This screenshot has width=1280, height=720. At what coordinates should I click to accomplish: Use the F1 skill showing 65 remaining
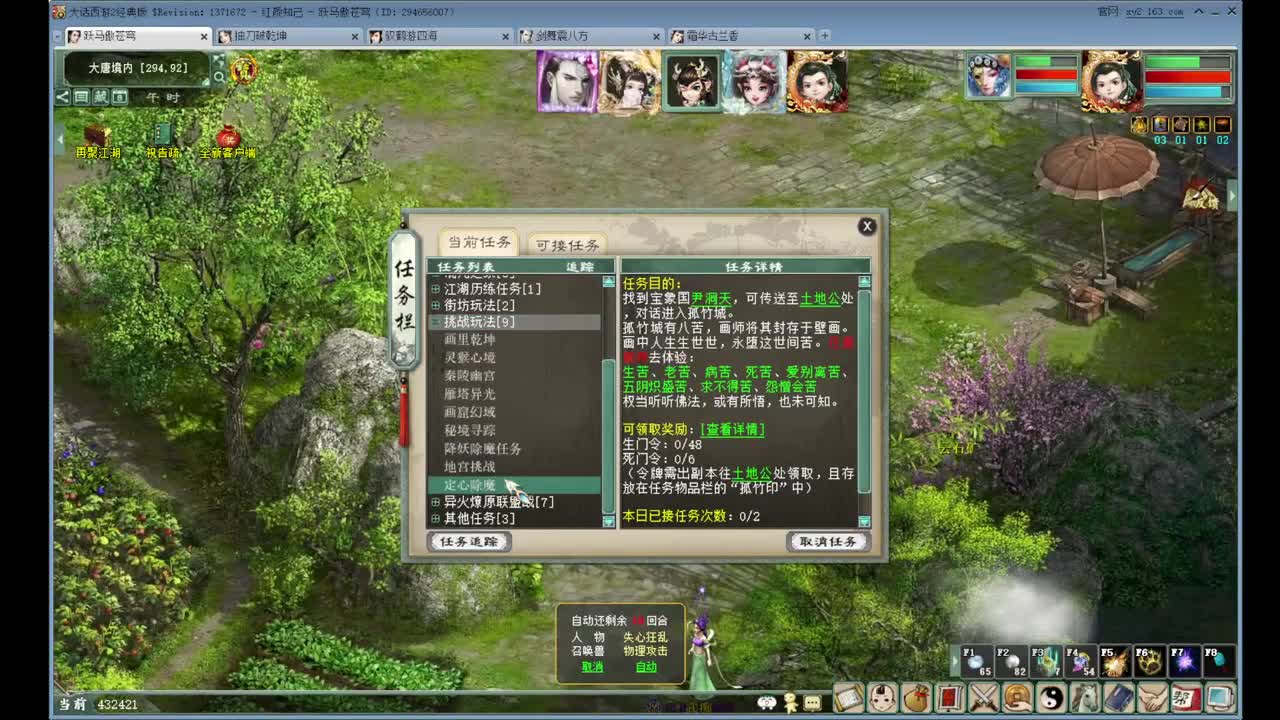point(976,662)
